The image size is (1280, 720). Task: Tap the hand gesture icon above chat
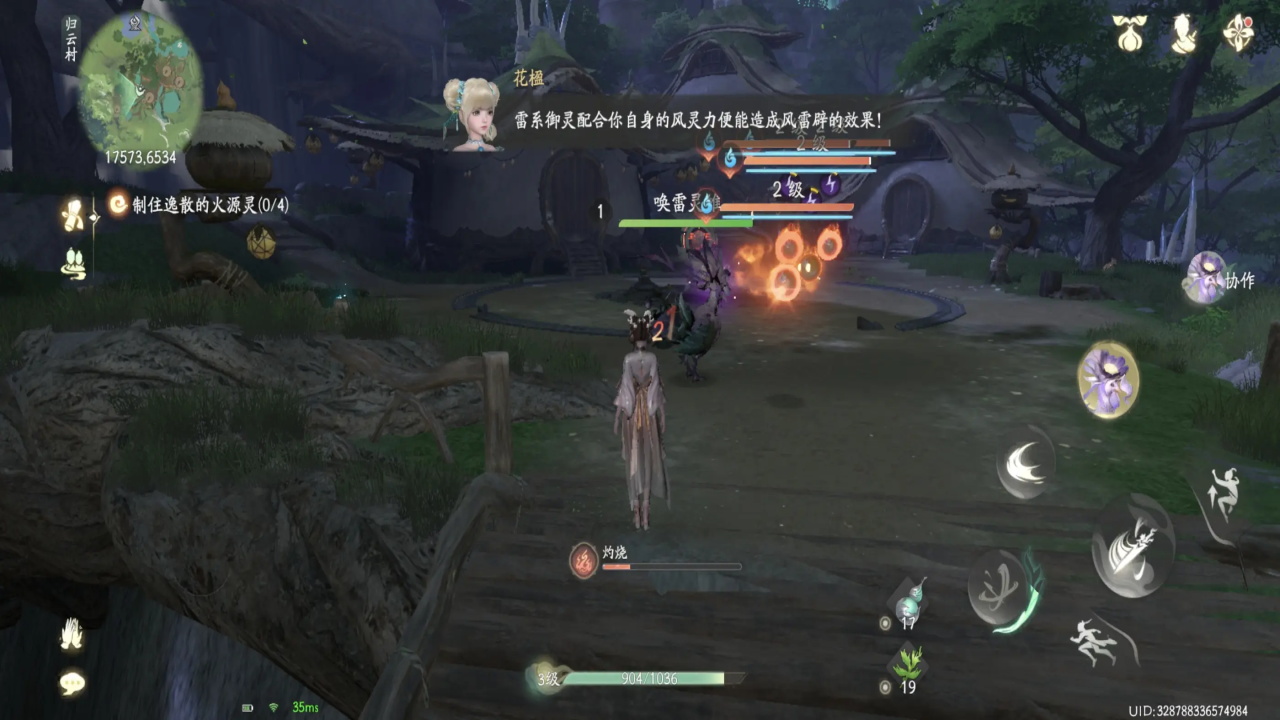click(72, 634)
